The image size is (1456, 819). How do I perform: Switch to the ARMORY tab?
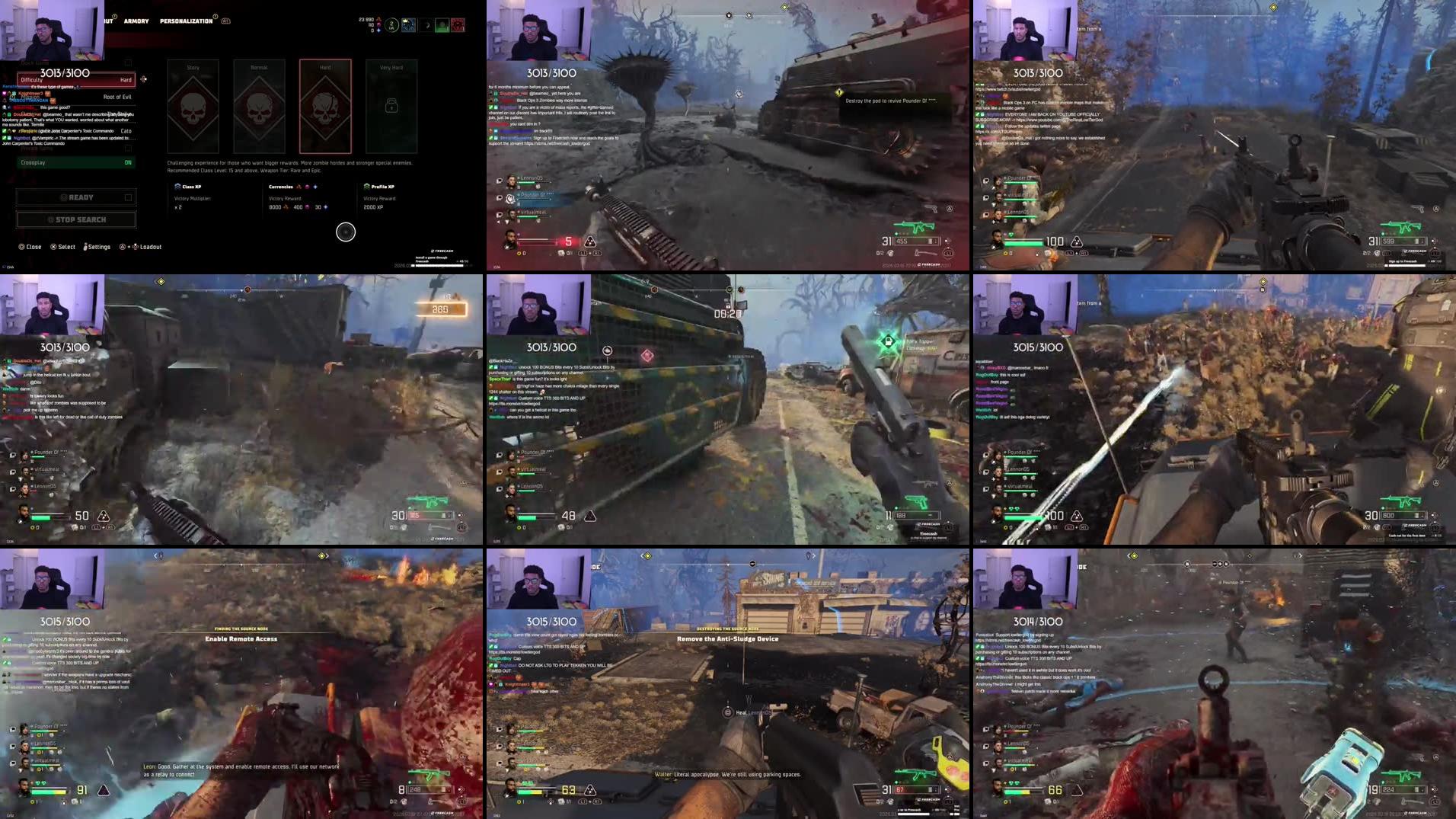tap(136, 21)
